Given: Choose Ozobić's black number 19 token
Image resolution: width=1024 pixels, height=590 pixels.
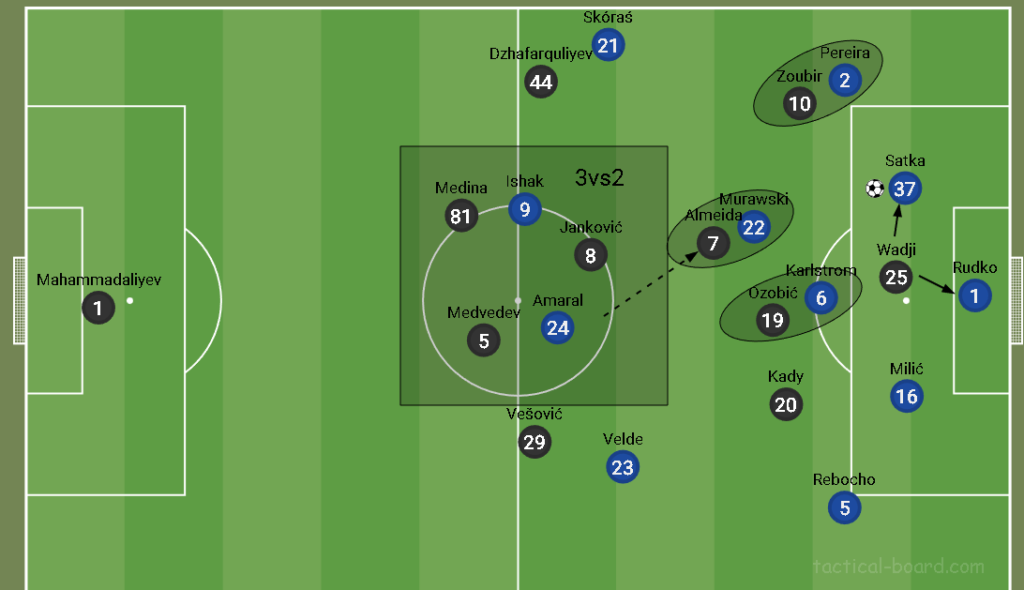Looking at the screenshot, I should [x=772, y=320].
